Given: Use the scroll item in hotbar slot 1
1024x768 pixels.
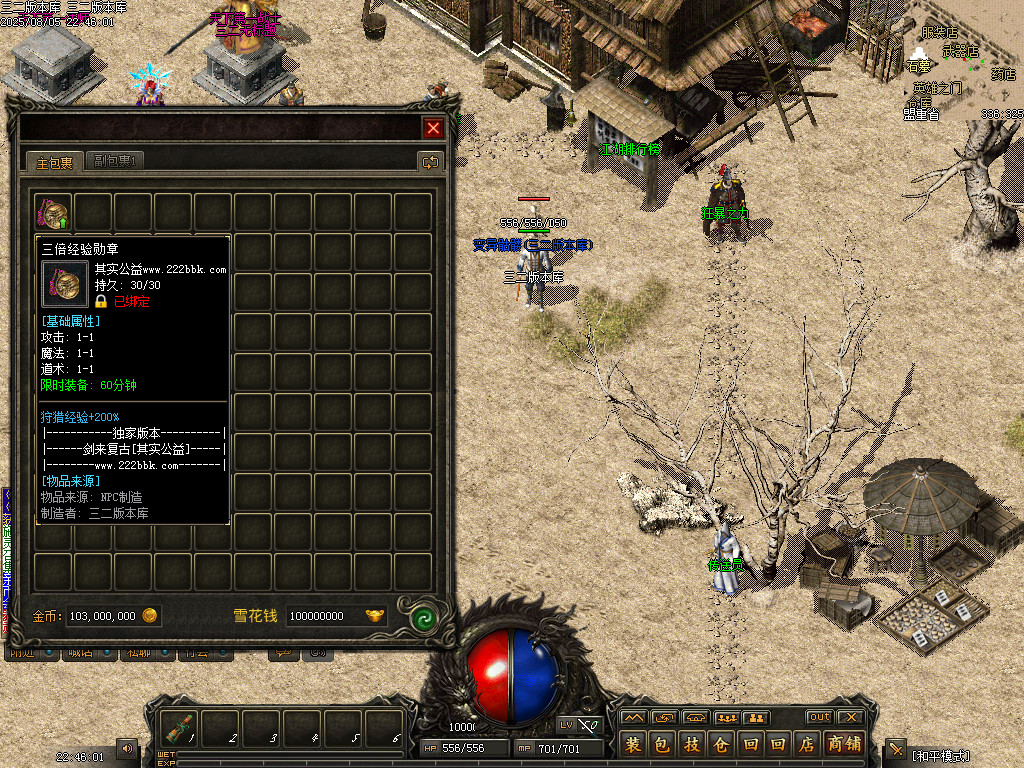Looking at the screenshot, I should [180, 727].
